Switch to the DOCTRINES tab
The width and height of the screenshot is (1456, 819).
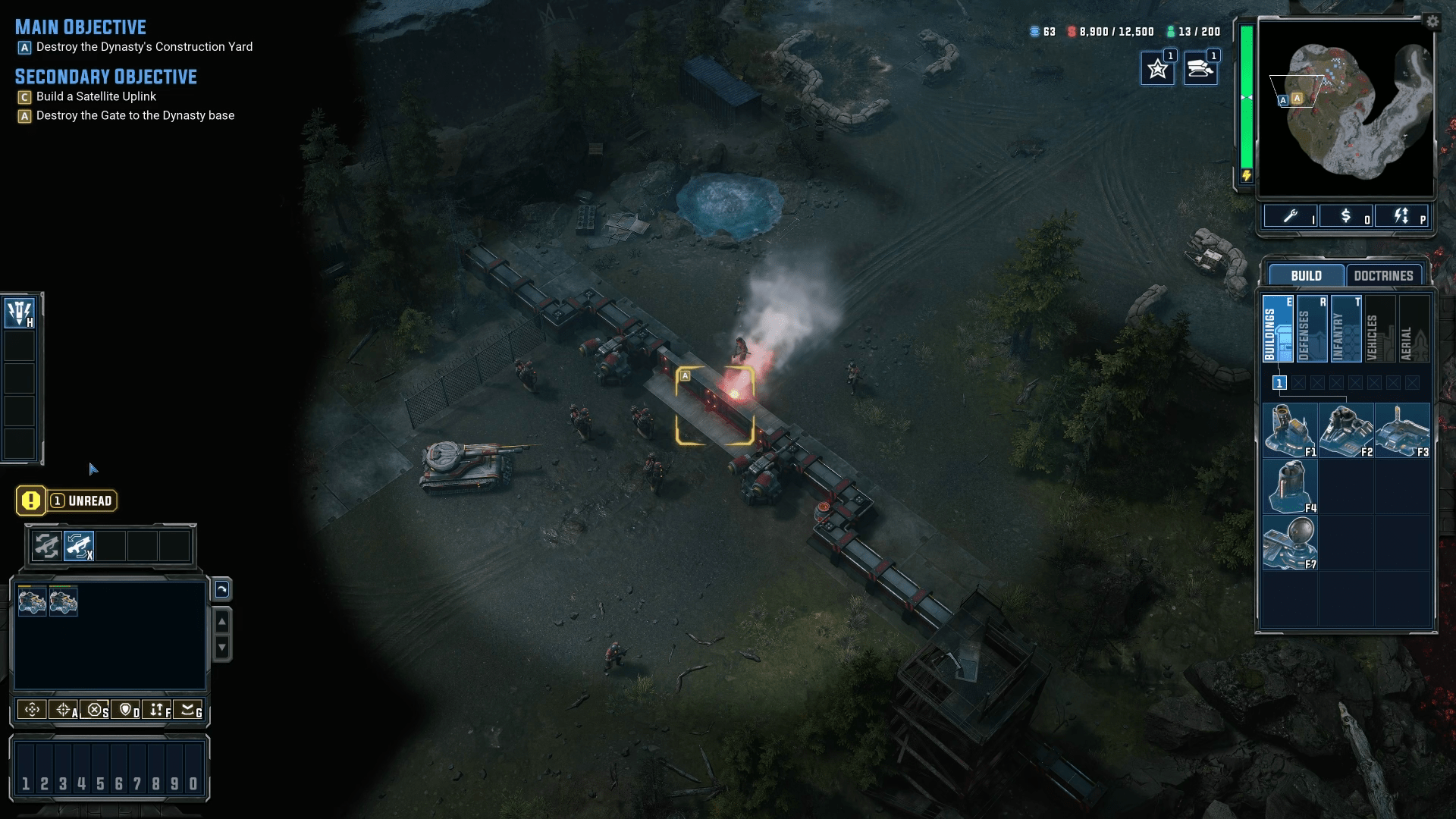point(1382,275)
